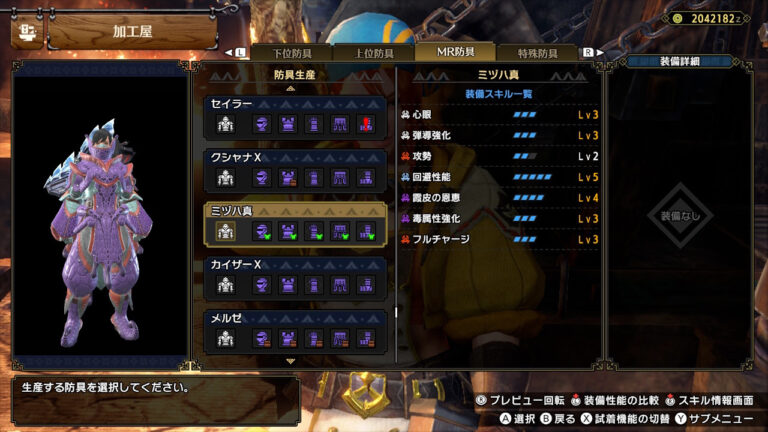
Task: Click the 加工屋 smithy title icon
Action: coord(25,31)
